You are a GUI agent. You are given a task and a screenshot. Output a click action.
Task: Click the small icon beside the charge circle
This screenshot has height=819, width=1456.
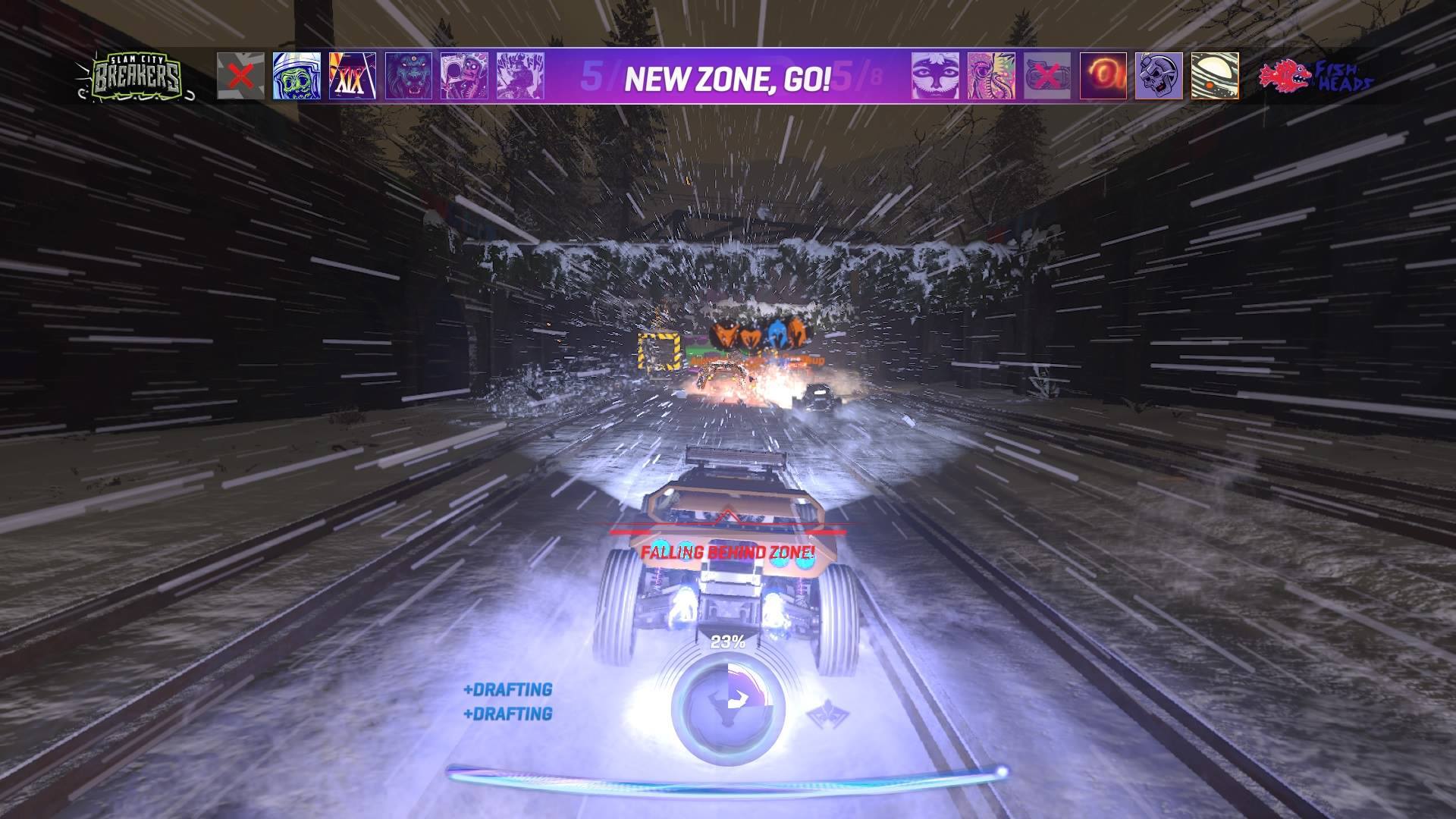829,714
